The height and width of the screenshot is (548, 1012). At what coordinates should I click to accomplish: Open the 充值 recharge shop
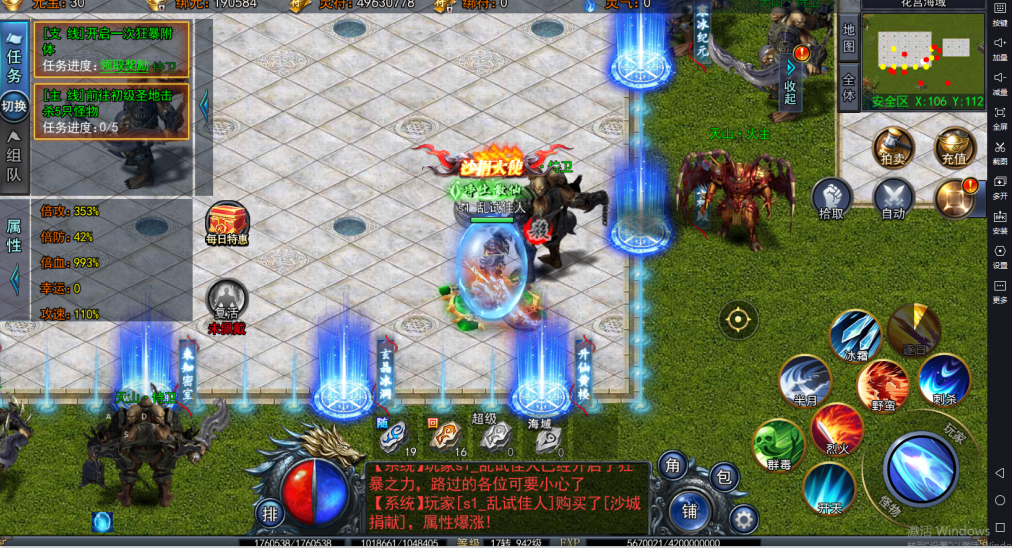tap(954, 147)
